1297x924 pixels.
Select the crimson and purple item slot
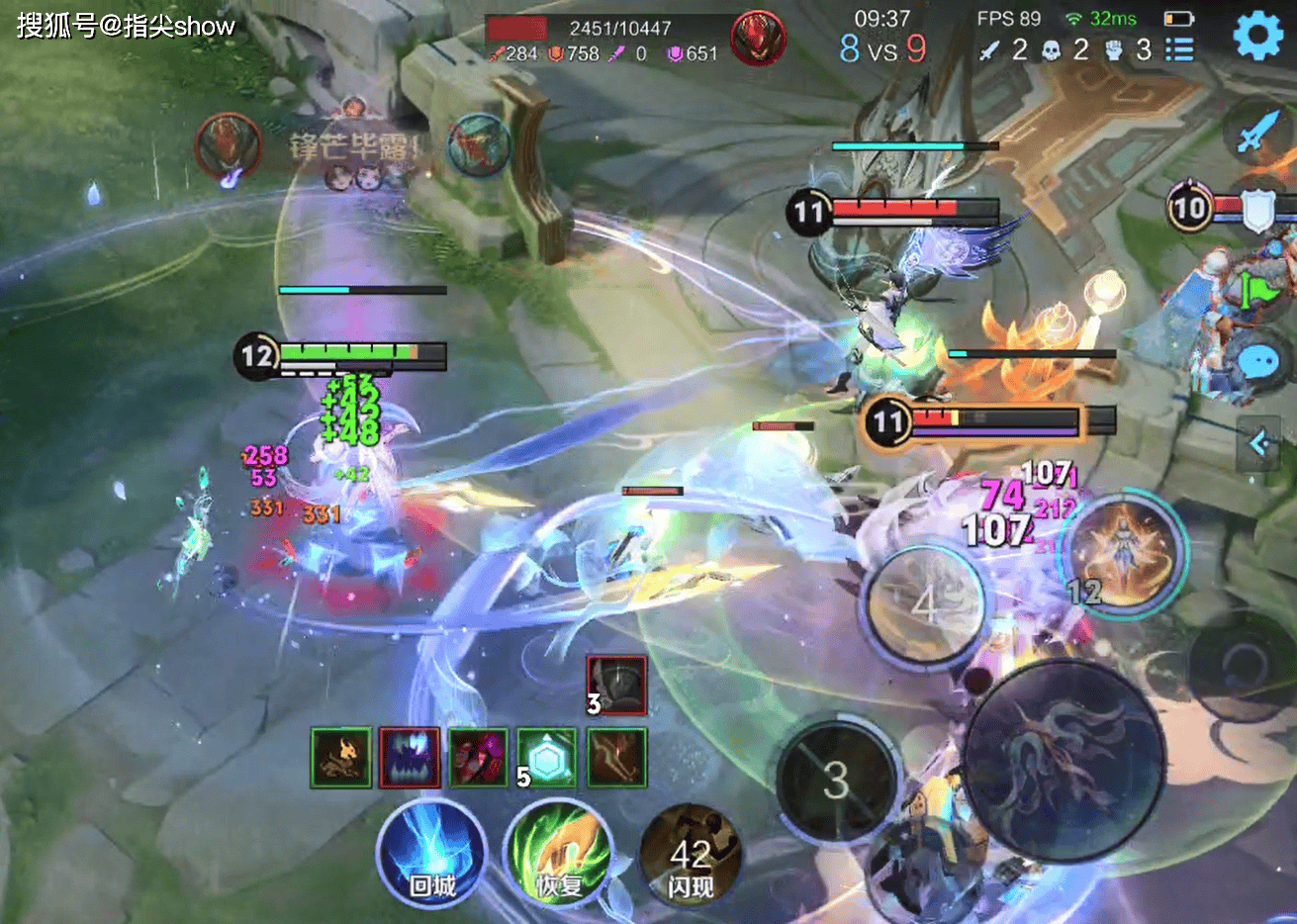478,758
